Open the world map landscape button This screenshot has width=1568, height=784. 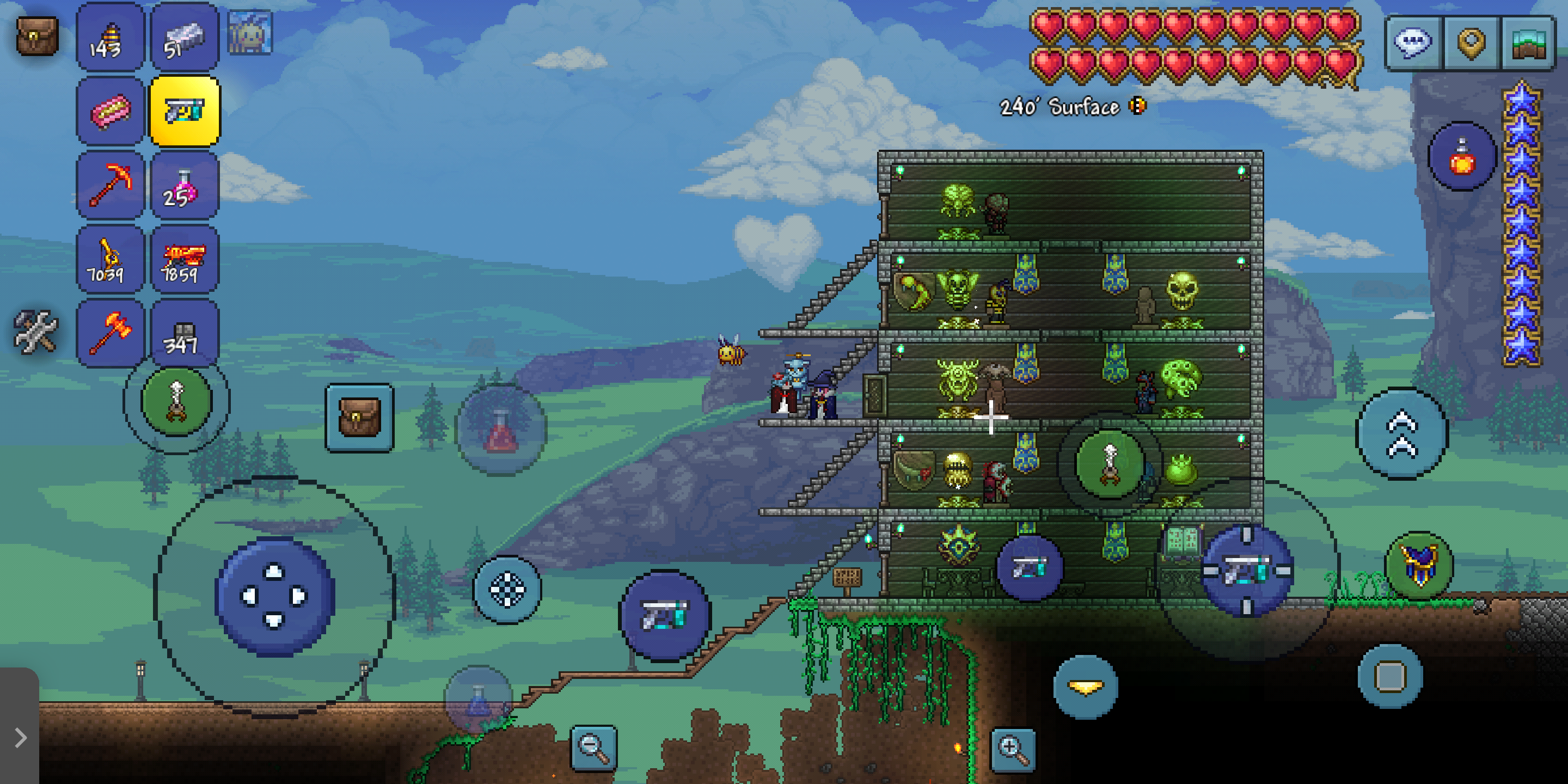[x=1529, y=42]
